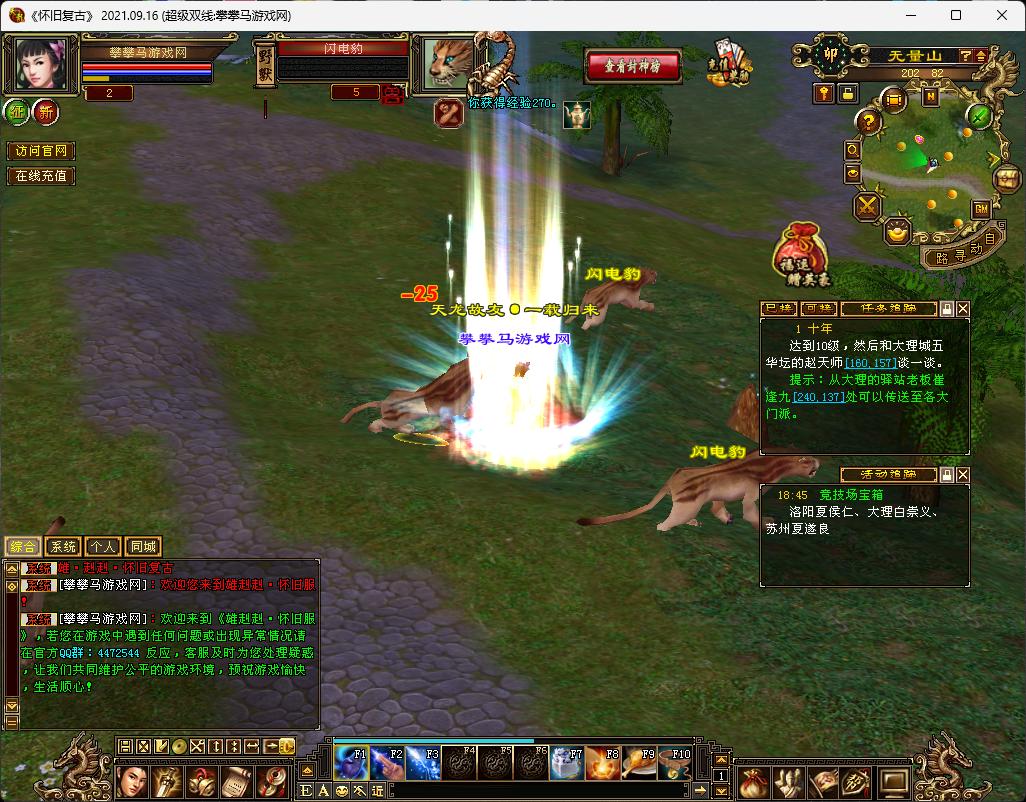Show the 可接 available quests tab

818,309
